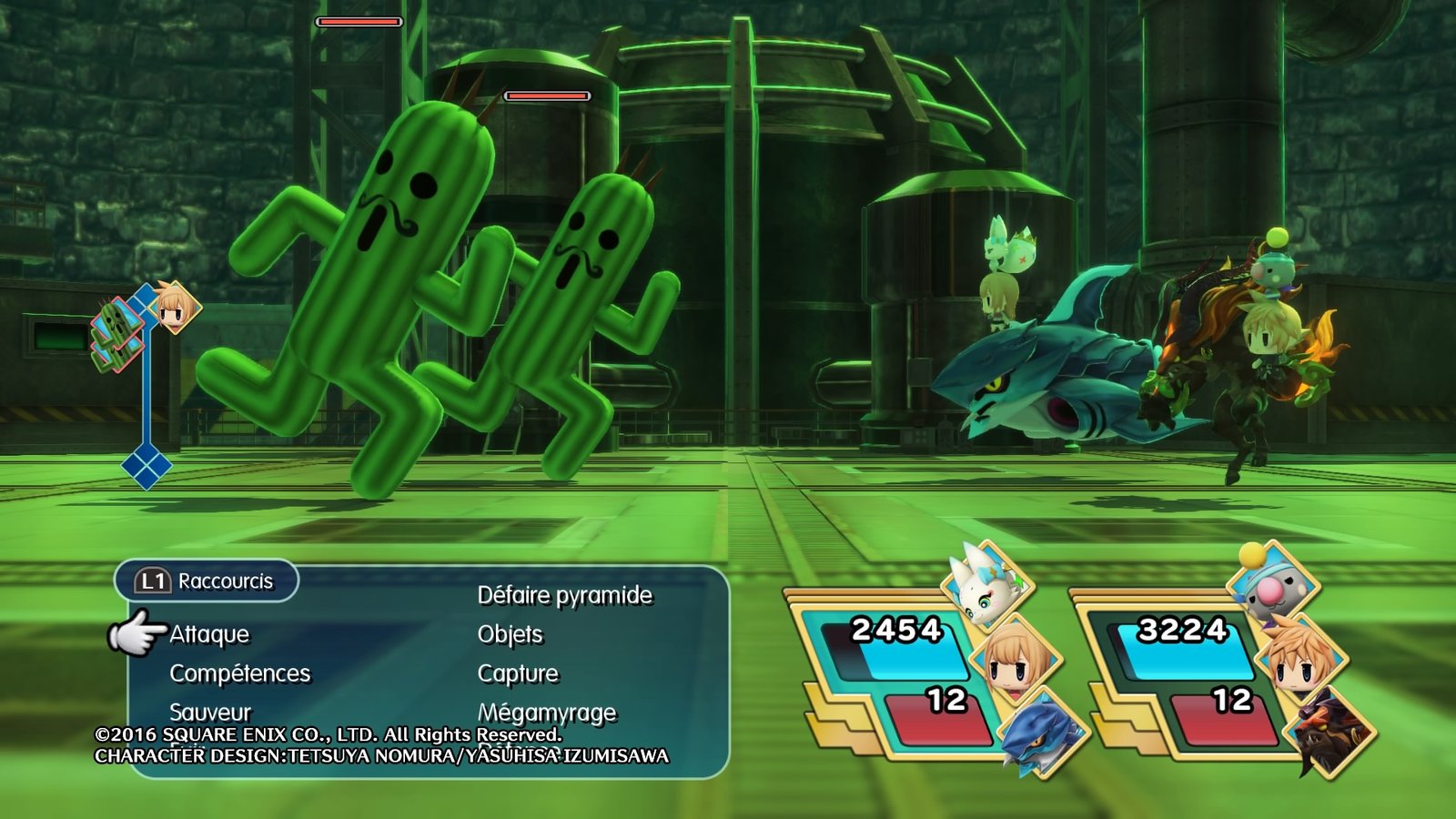Select the Attaque command

click(x=209, y=634)
